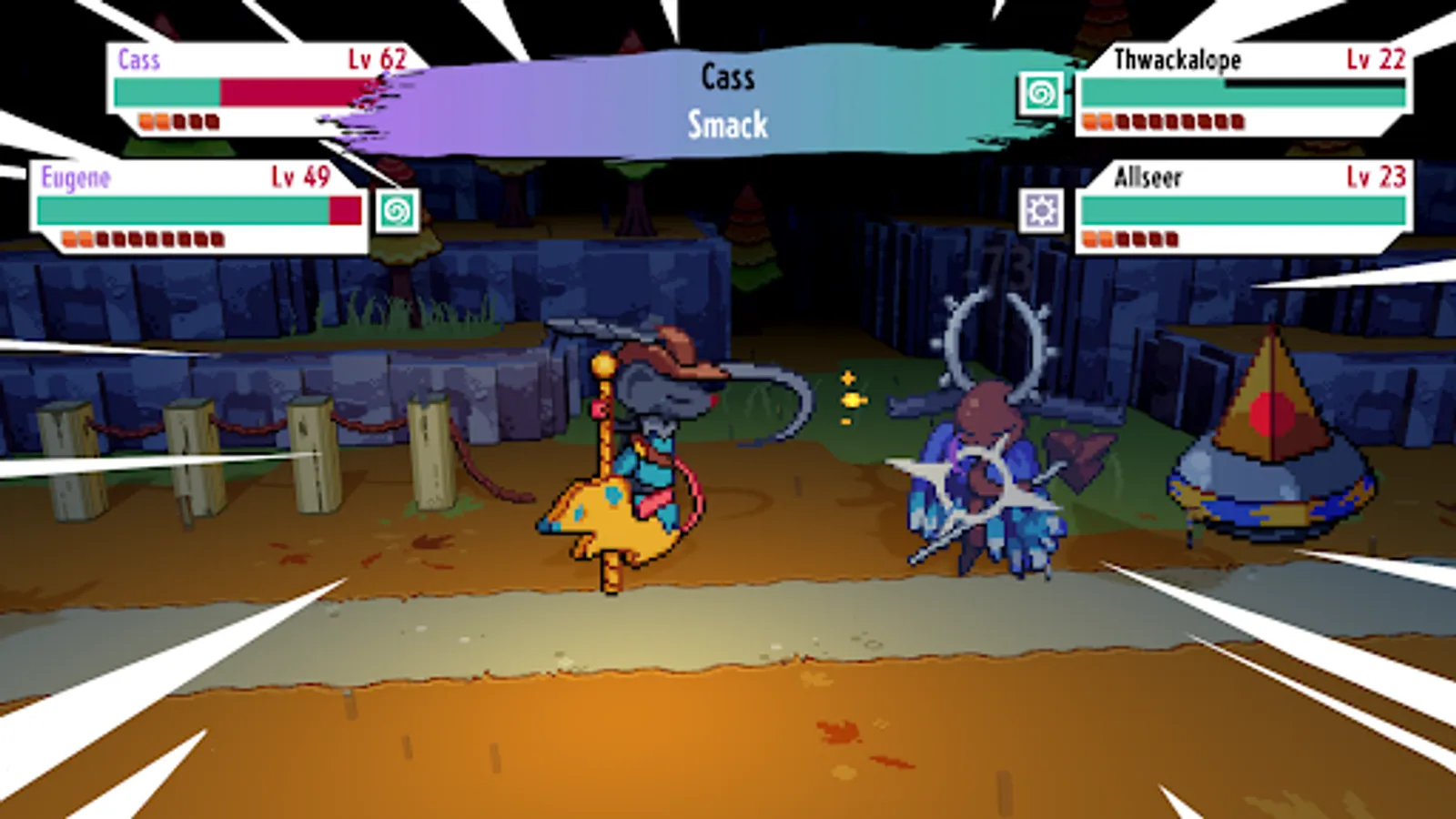Click the first orange AP pip under Cass
The width and height of the screenshot is (1456, 819).
(x=146, y=119)
